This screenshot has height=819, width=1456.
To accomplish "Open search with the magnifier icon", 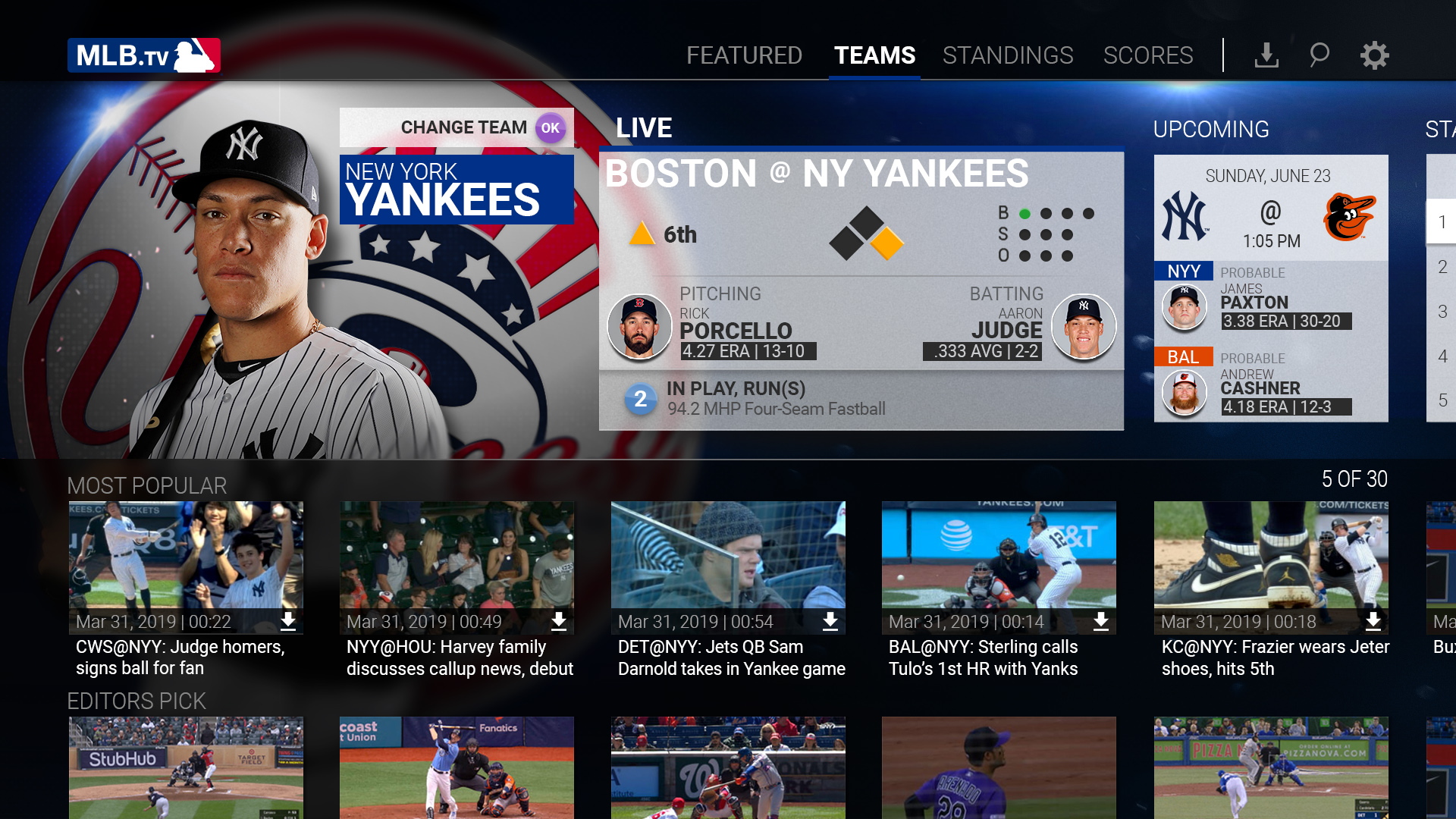I will 1319,55.
